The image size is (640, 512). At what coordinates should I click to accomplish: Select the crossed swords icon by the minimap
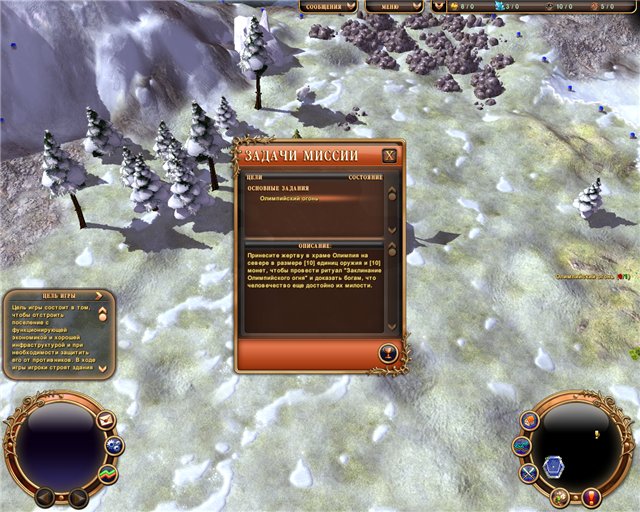coord(529,472)
